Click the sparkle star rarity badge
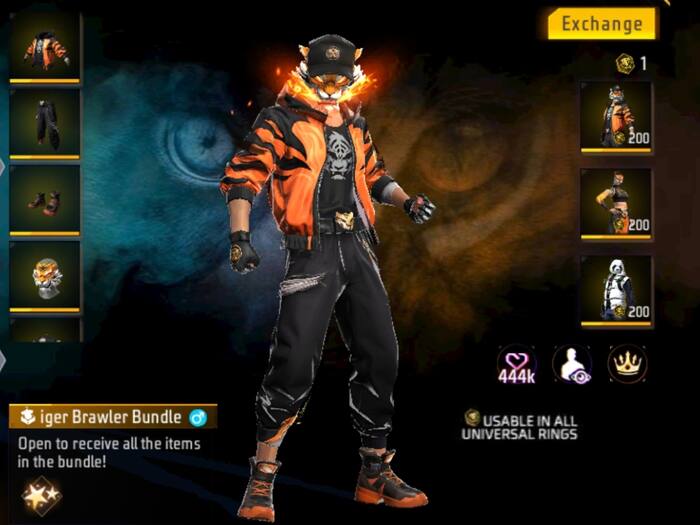 coord(41,494)
